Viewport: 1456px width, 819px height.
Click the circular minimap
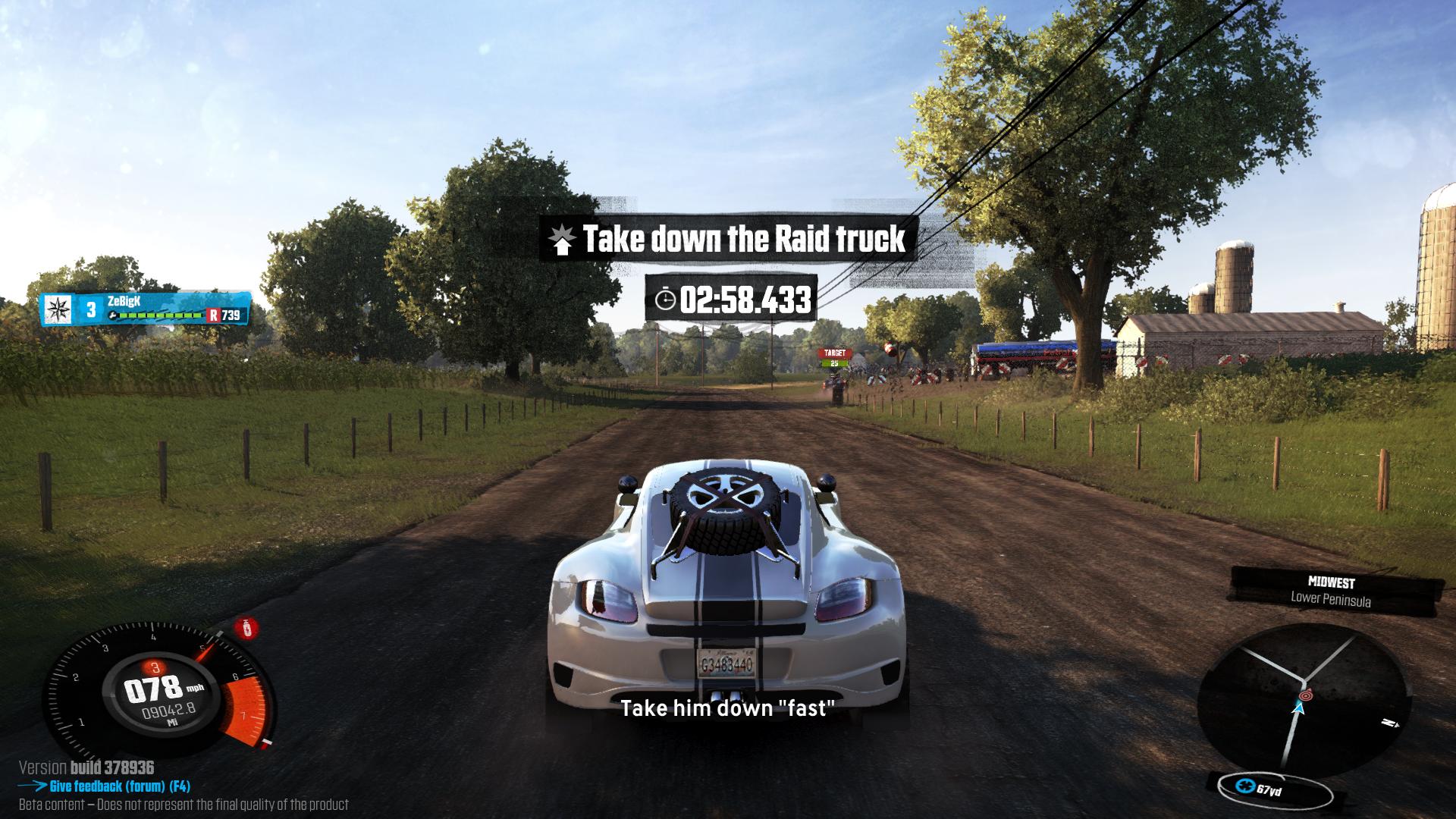[x=1304, y=696]
